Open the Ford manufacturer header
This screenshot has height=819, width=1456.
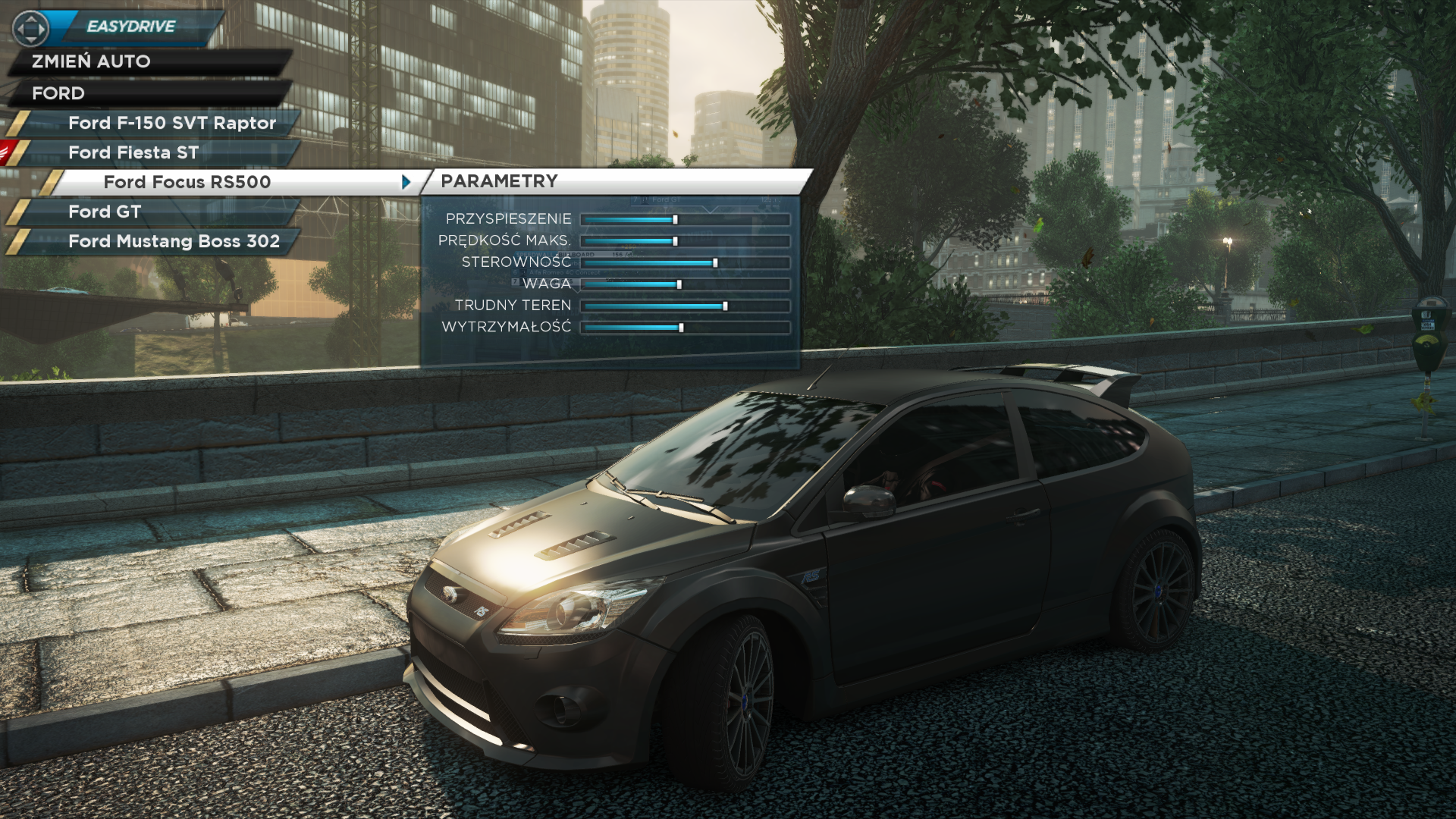click(x=58, y=93)
